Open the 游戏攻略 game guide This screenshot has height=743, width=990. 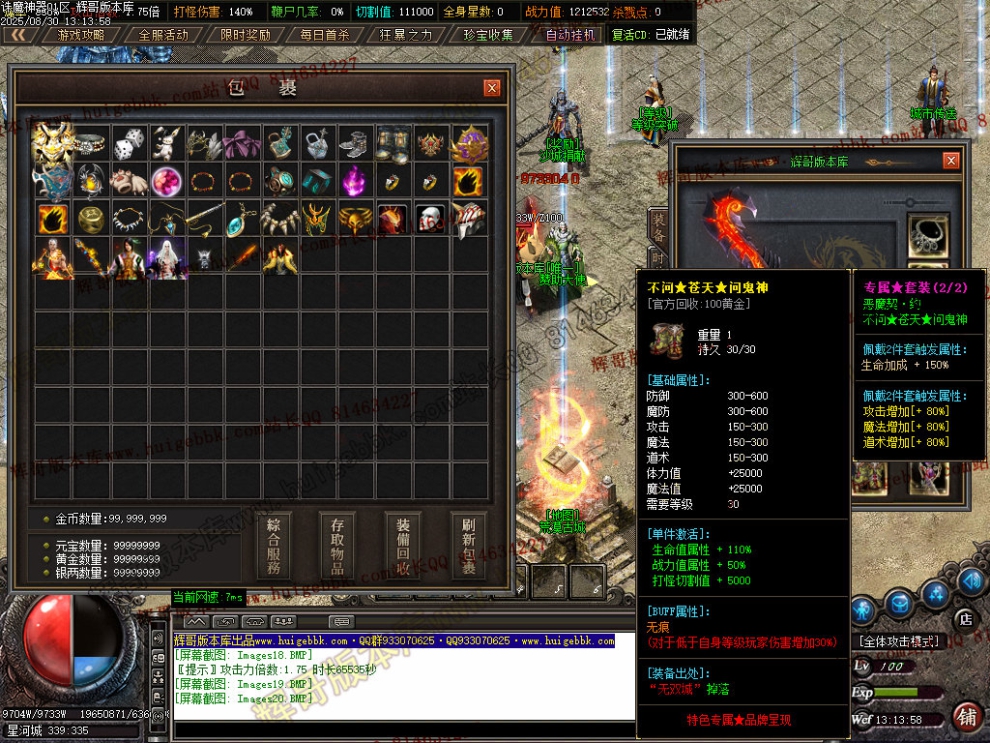(81, 35)
